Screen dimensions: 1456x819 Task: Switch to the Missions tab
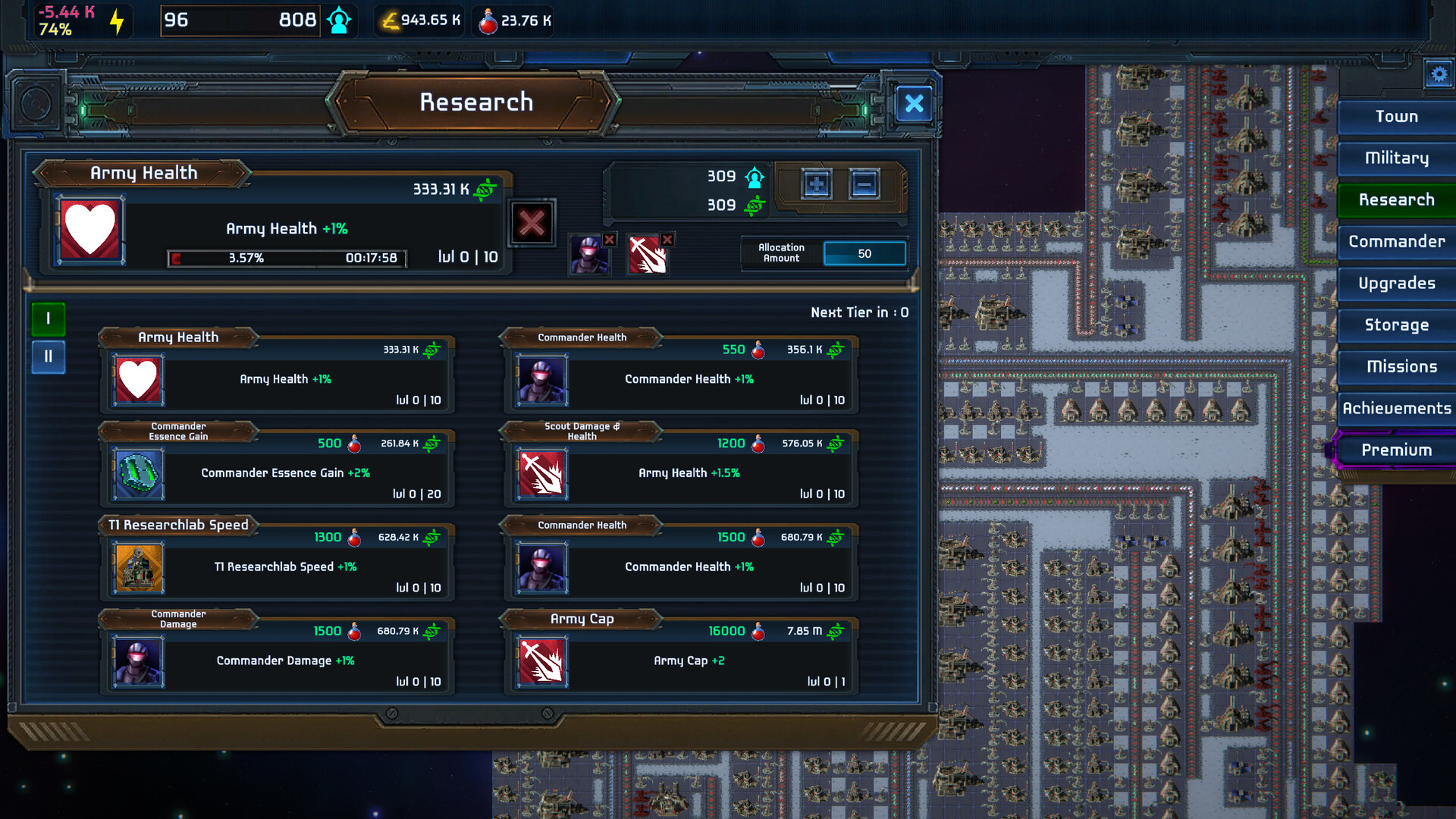pos(1398,367)
